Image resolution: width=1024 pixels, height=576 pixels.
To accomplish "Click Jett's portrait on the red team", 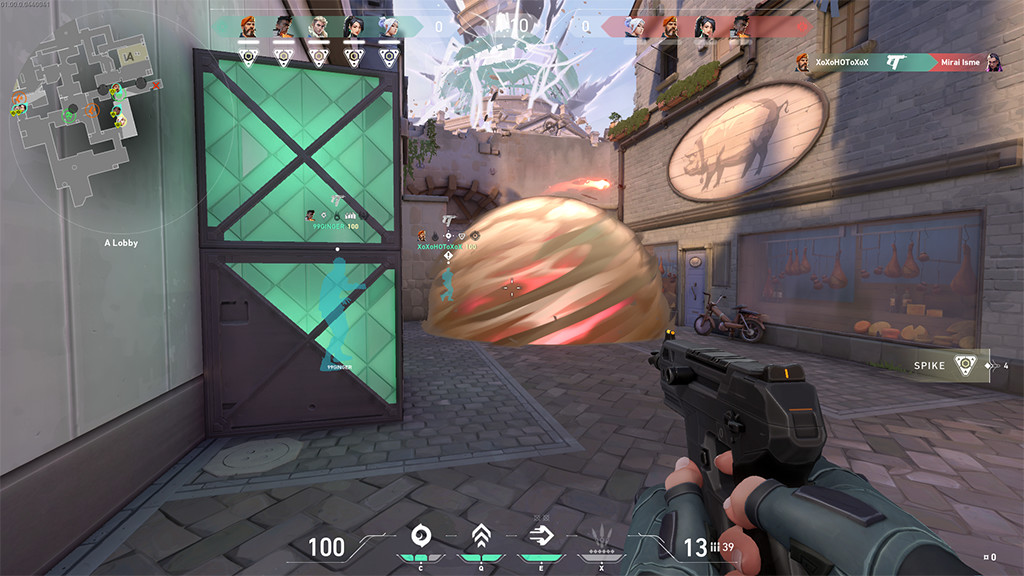I will coord(635,27).
